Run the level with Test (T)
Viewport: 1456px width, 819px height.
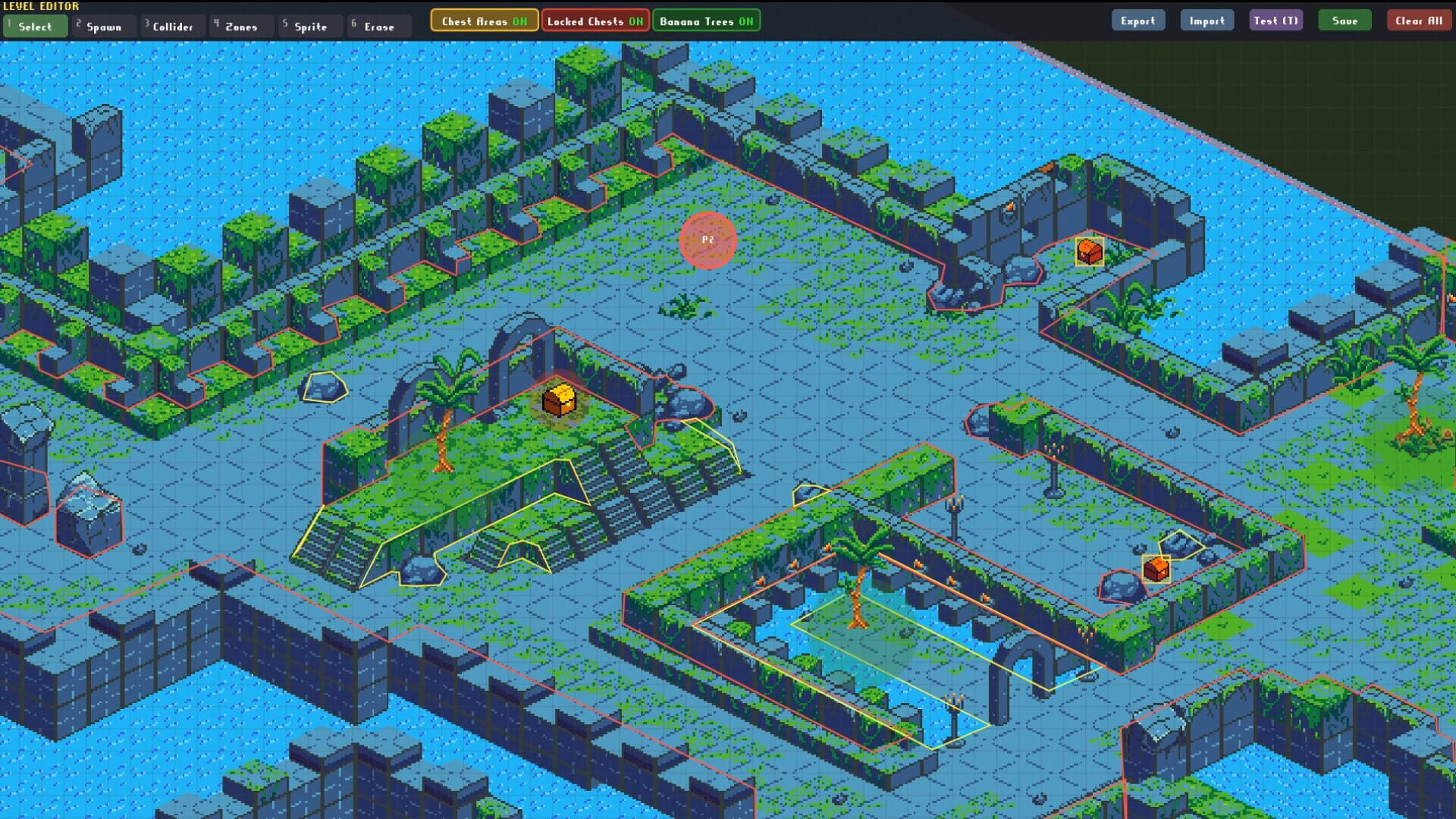click(x=1276, y=20)
